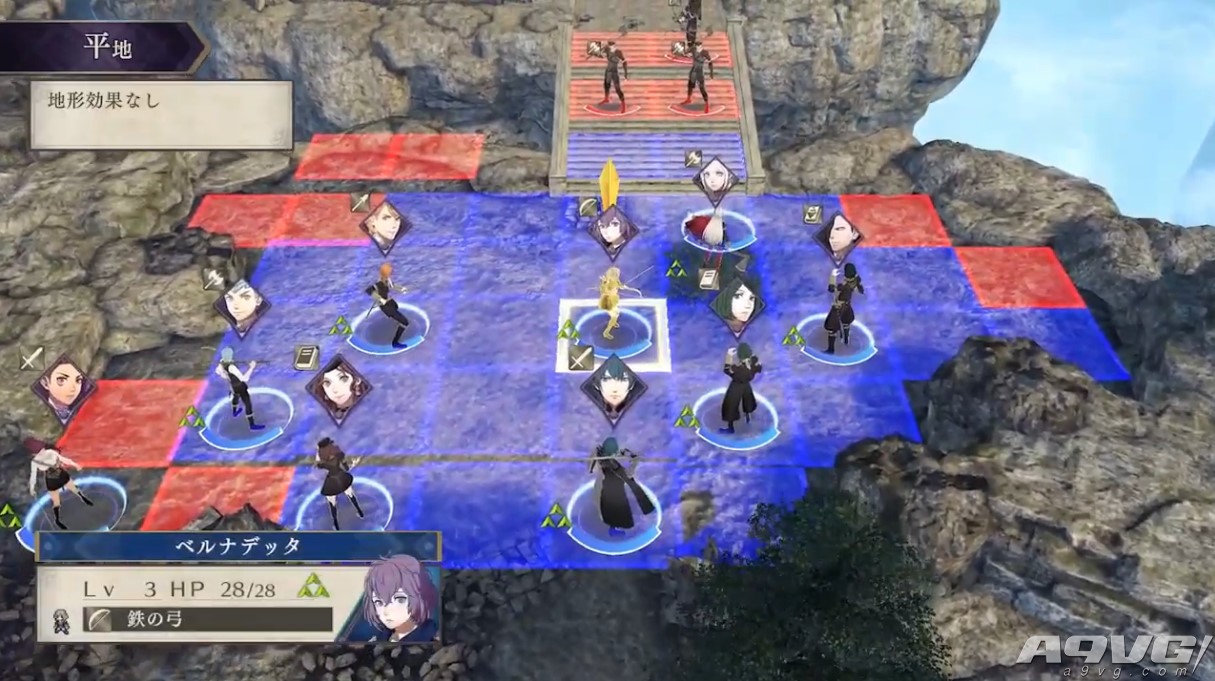Select the white-outlined cursor tile
Viewport: 1215px width, 681px height.
coord(612,334)
